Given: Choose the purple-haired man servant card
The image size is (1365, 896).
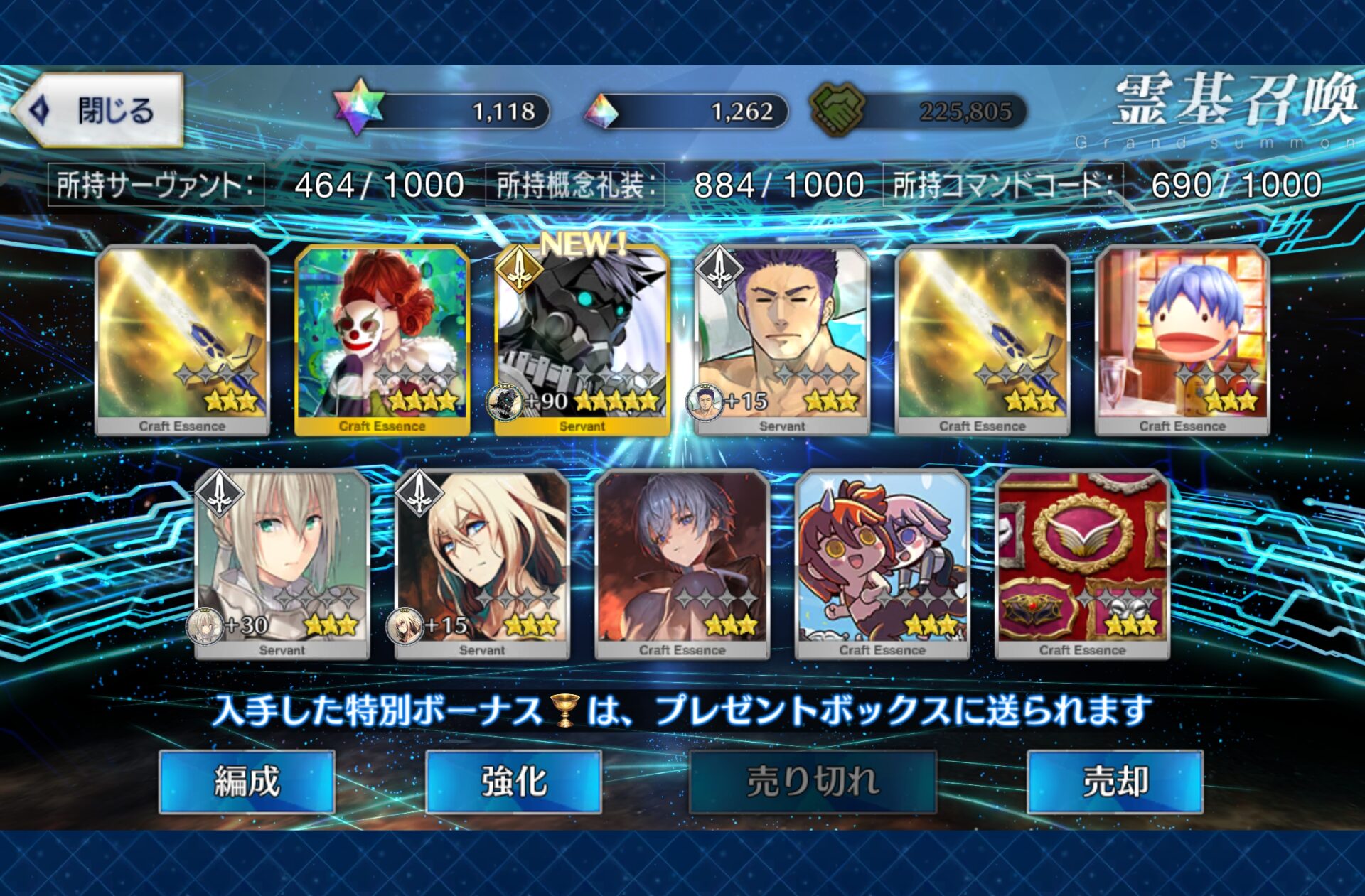Looking at the screenshot, I should pyautogui.click(x=782, y=340).
